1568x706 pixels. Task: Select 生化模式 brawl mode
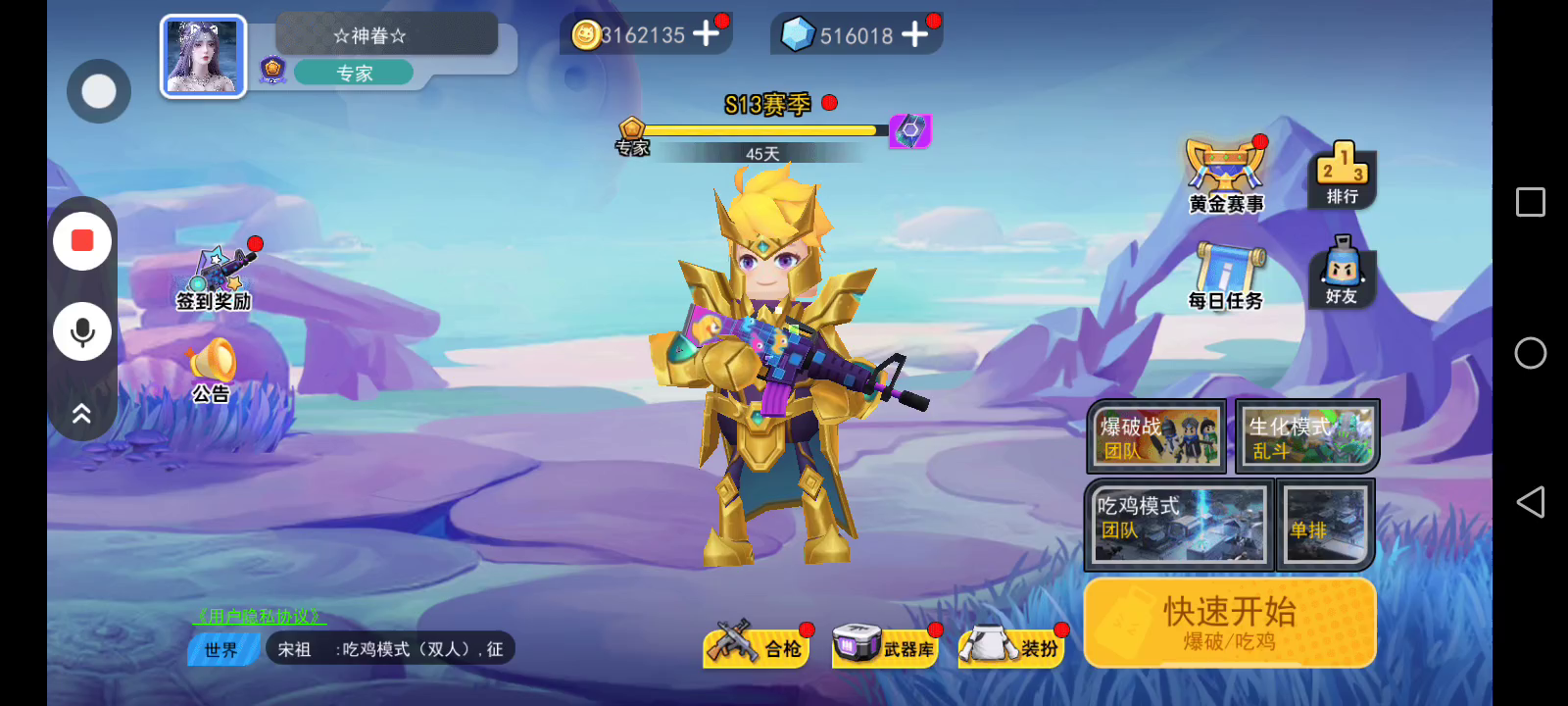tap(1307, 436)
